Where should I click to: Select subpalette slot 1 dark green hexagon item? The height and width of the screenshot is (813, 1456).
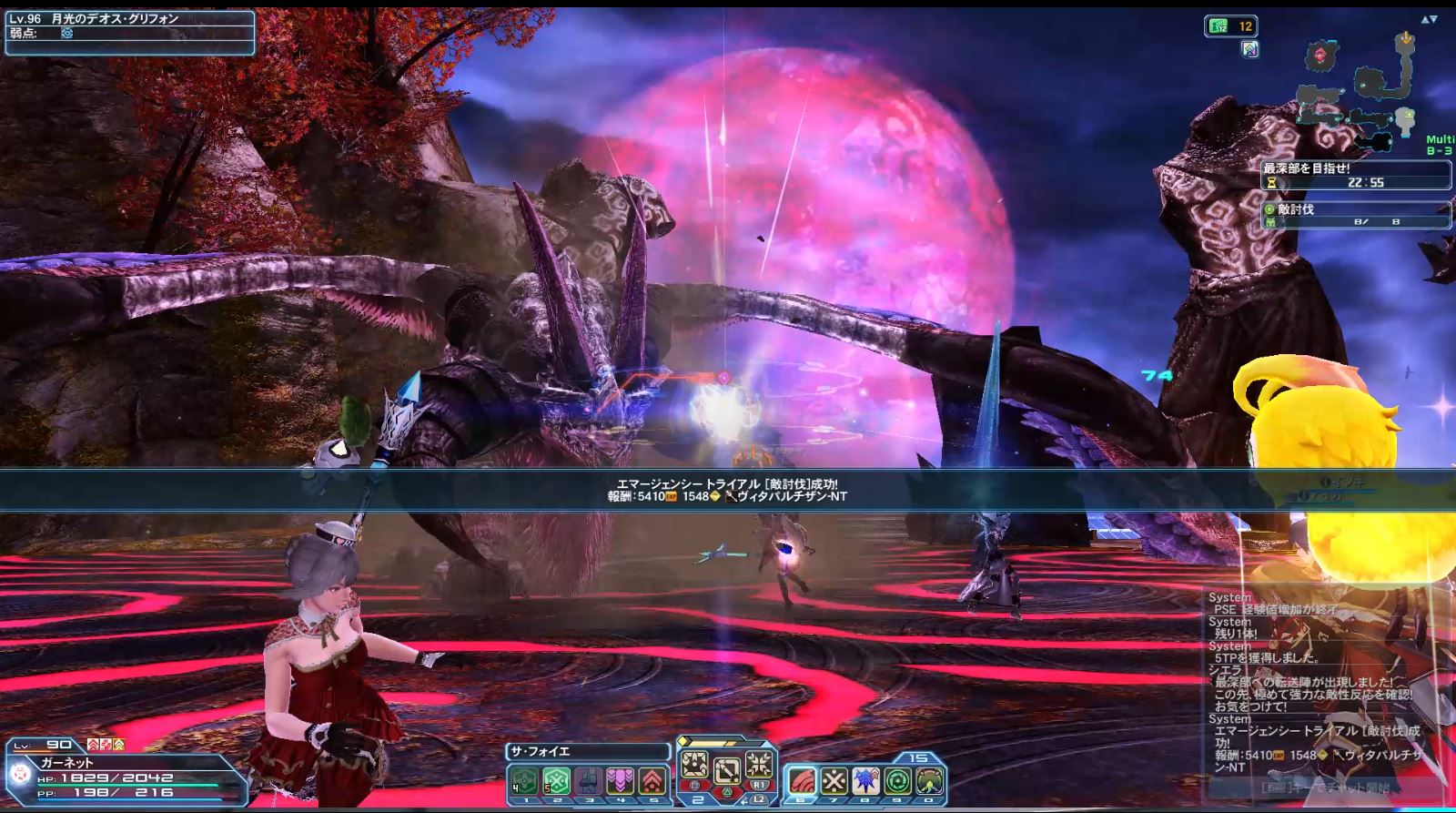point(524,781)
